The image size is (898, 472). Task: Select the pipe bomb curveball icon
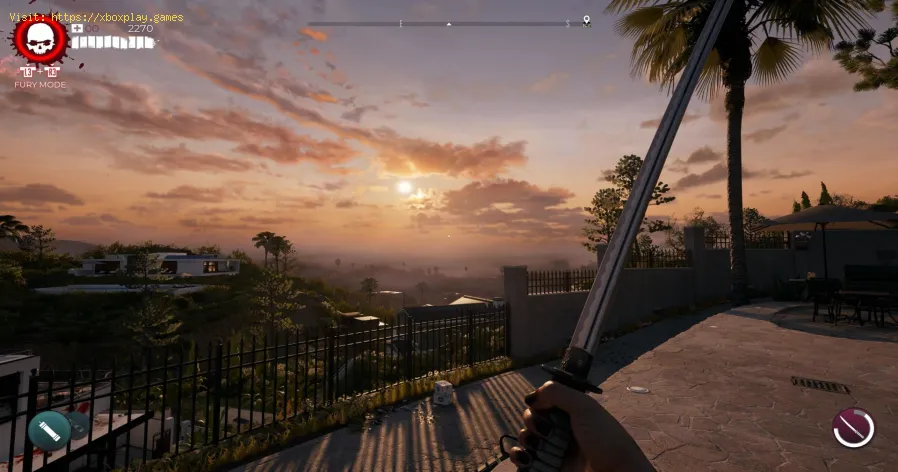[49, 430]
